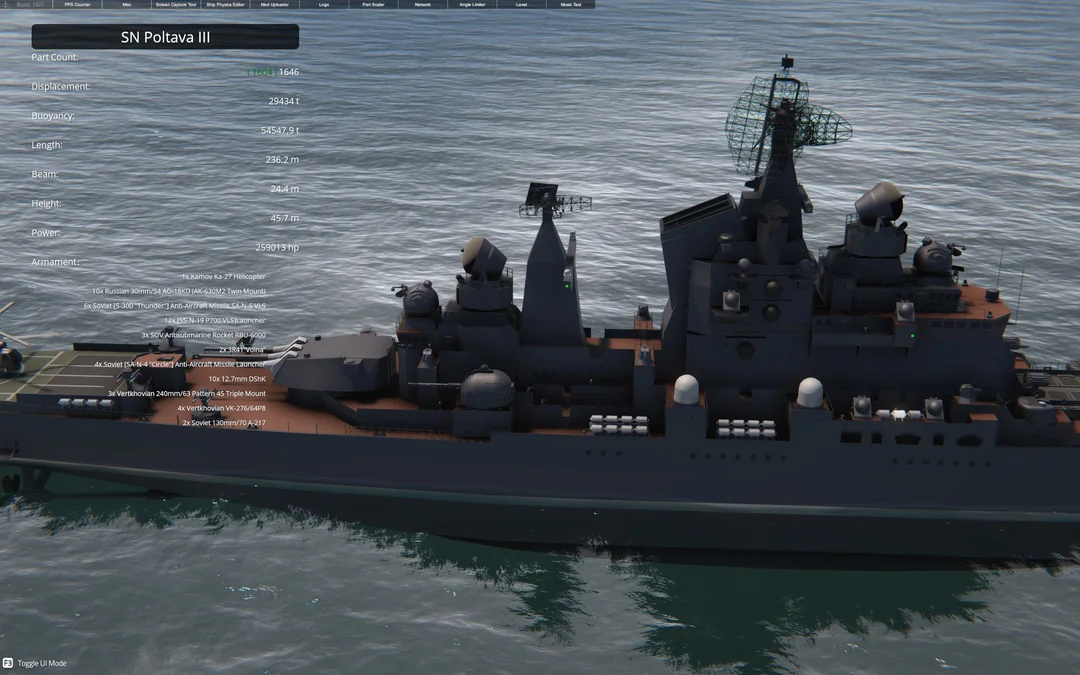1080x675 pixels.
Task: Open the Mod Uploader
Action: 275,5
